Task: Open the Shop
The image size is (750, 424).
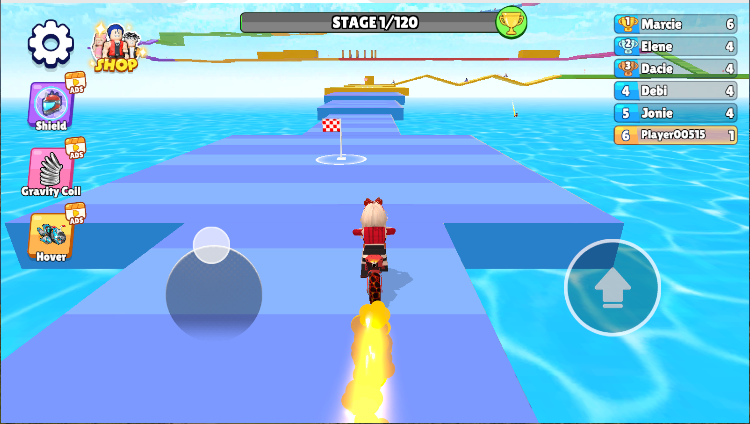Action: tap(116, 48)
